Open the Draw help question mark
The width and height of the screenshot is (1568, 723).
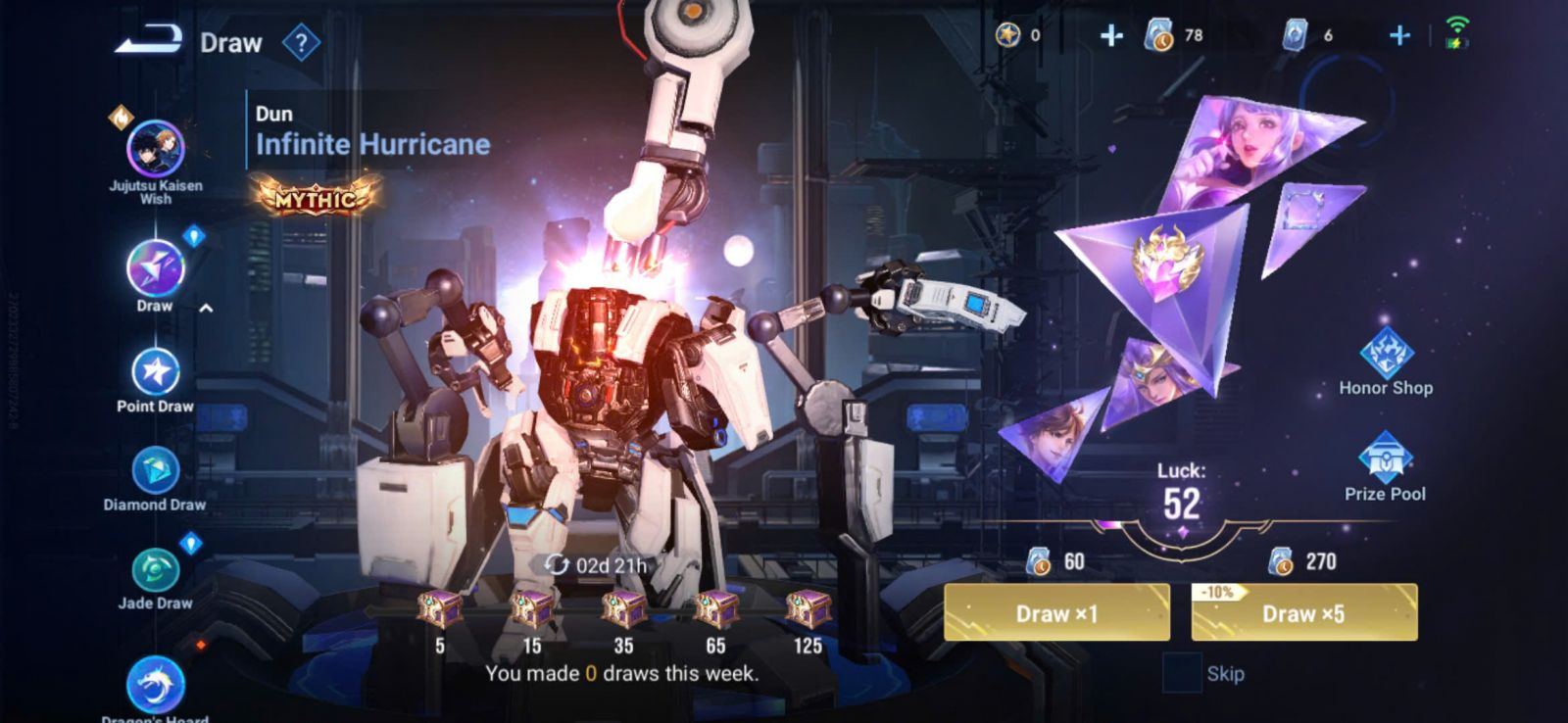301,43
